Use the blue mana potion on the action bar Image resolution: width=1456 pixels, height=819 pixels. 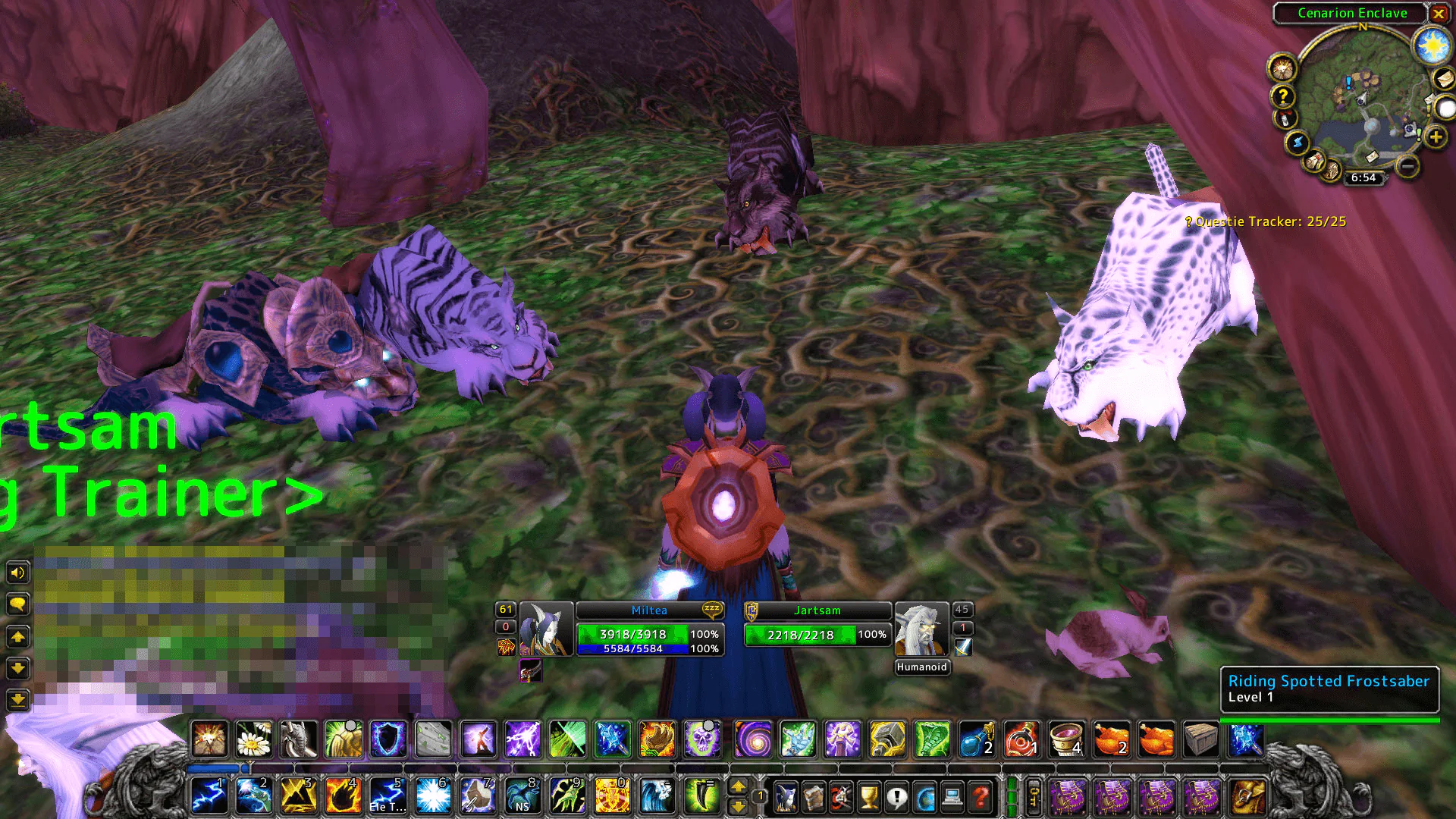(x=977, y=739)
